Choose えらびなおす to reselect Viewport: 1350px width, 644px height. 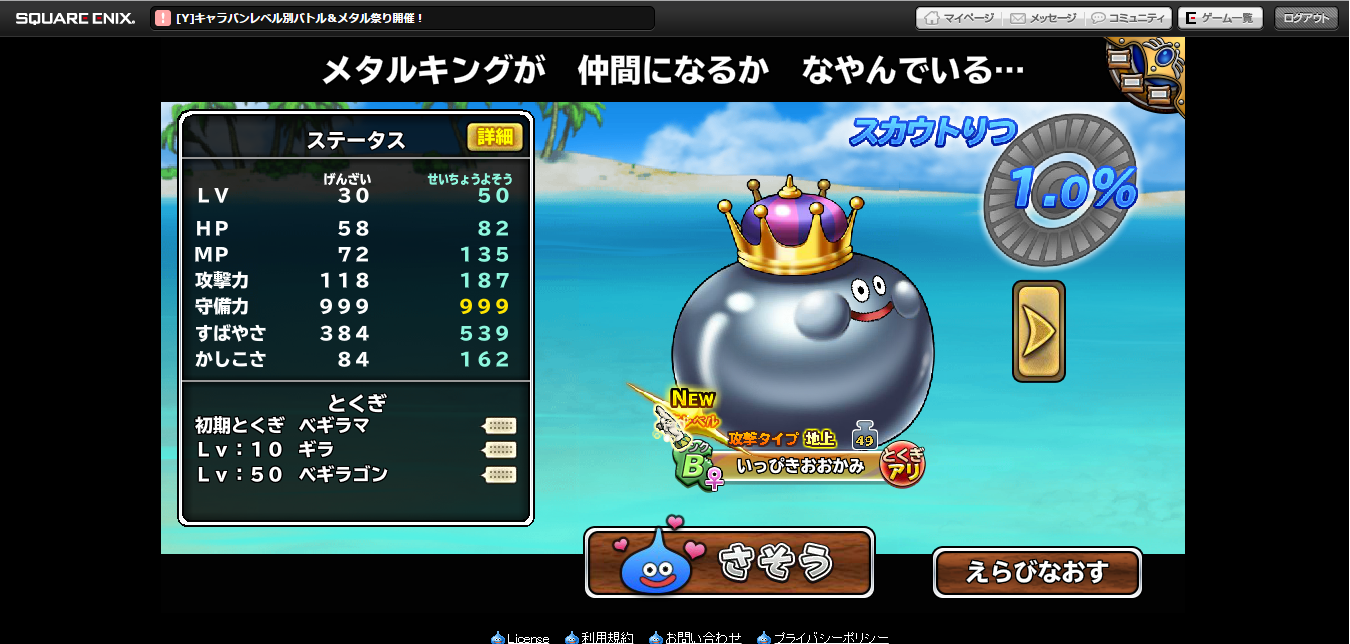tap(1036, 572)
